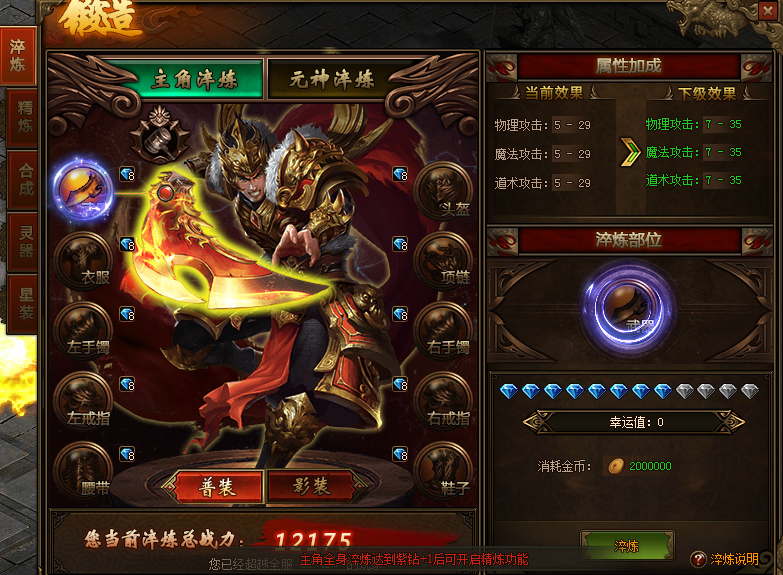The image size is (783, 575).
Task: Open the 淬炼说明 help
Action: [725, 558]
